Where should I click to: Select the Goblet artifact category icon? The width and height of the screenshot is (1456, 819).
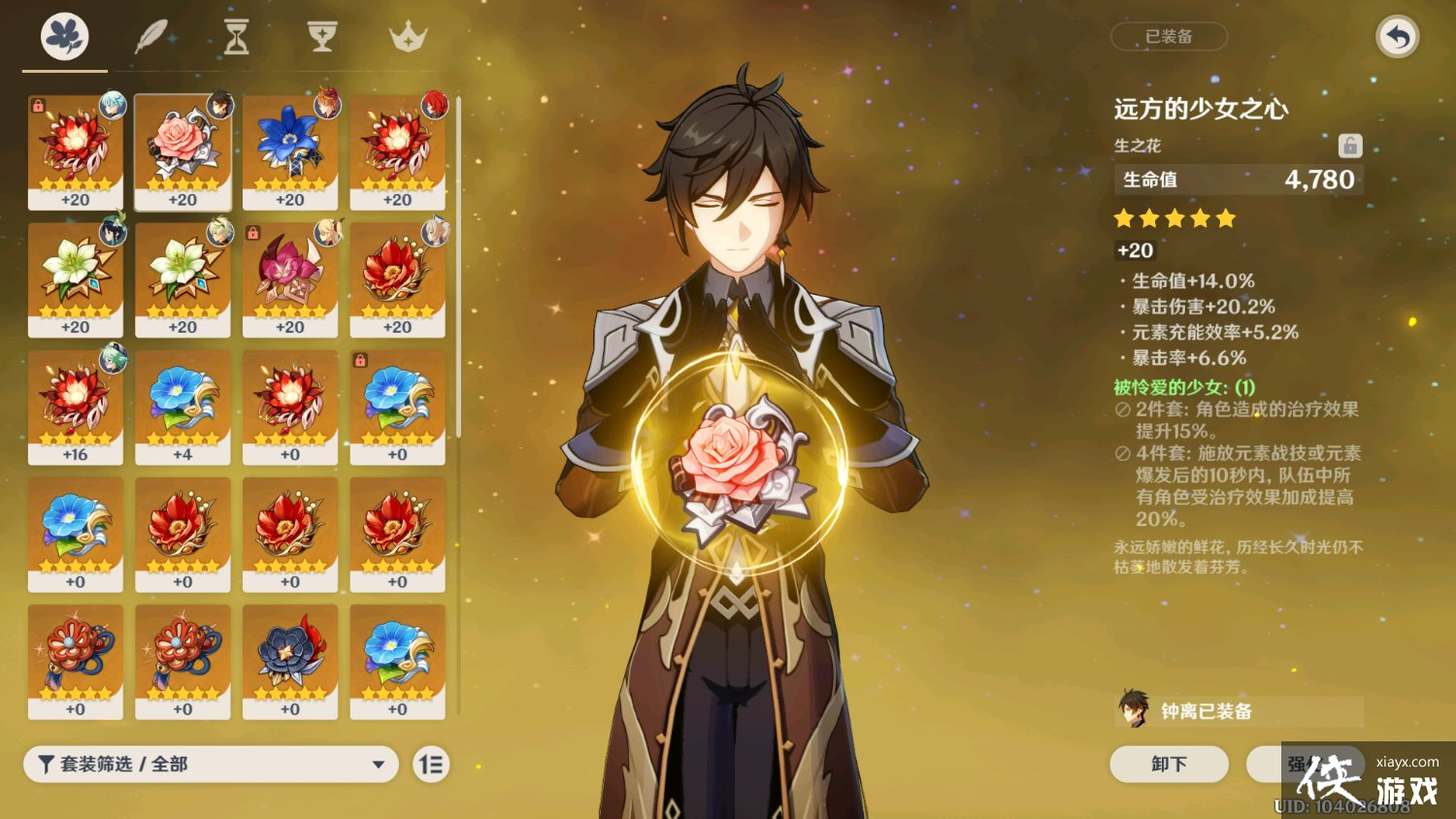pos(320,37)
